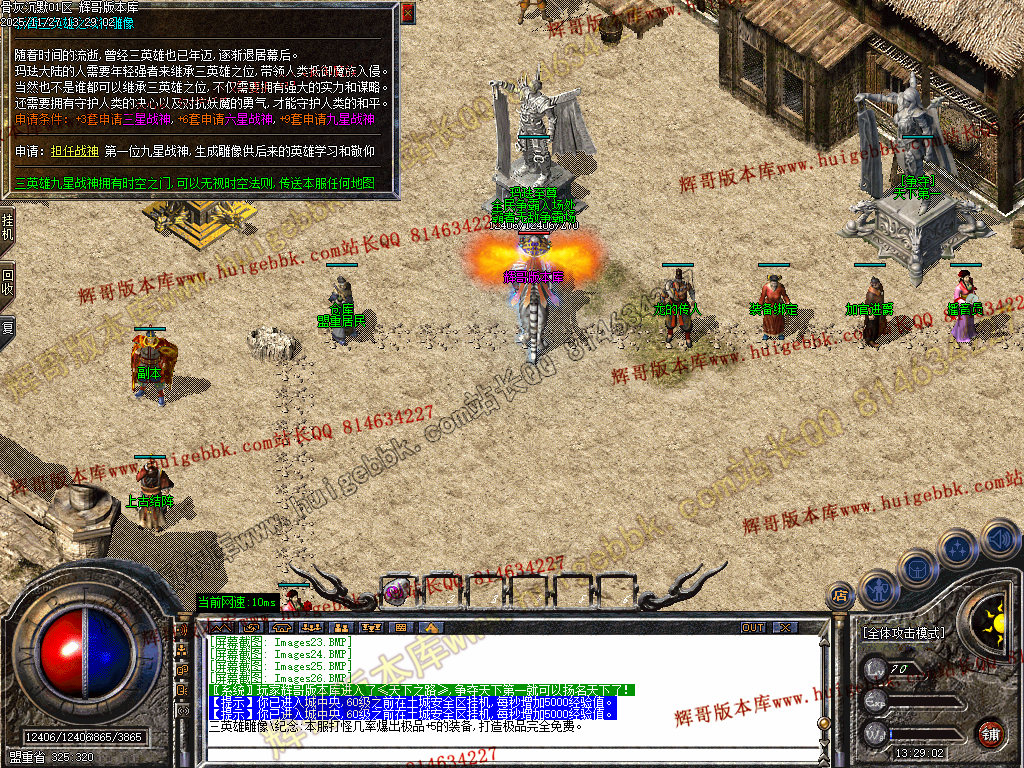The image size is (1024, 768).
Task: Select the potion in the belt slot
Action: 397,590
